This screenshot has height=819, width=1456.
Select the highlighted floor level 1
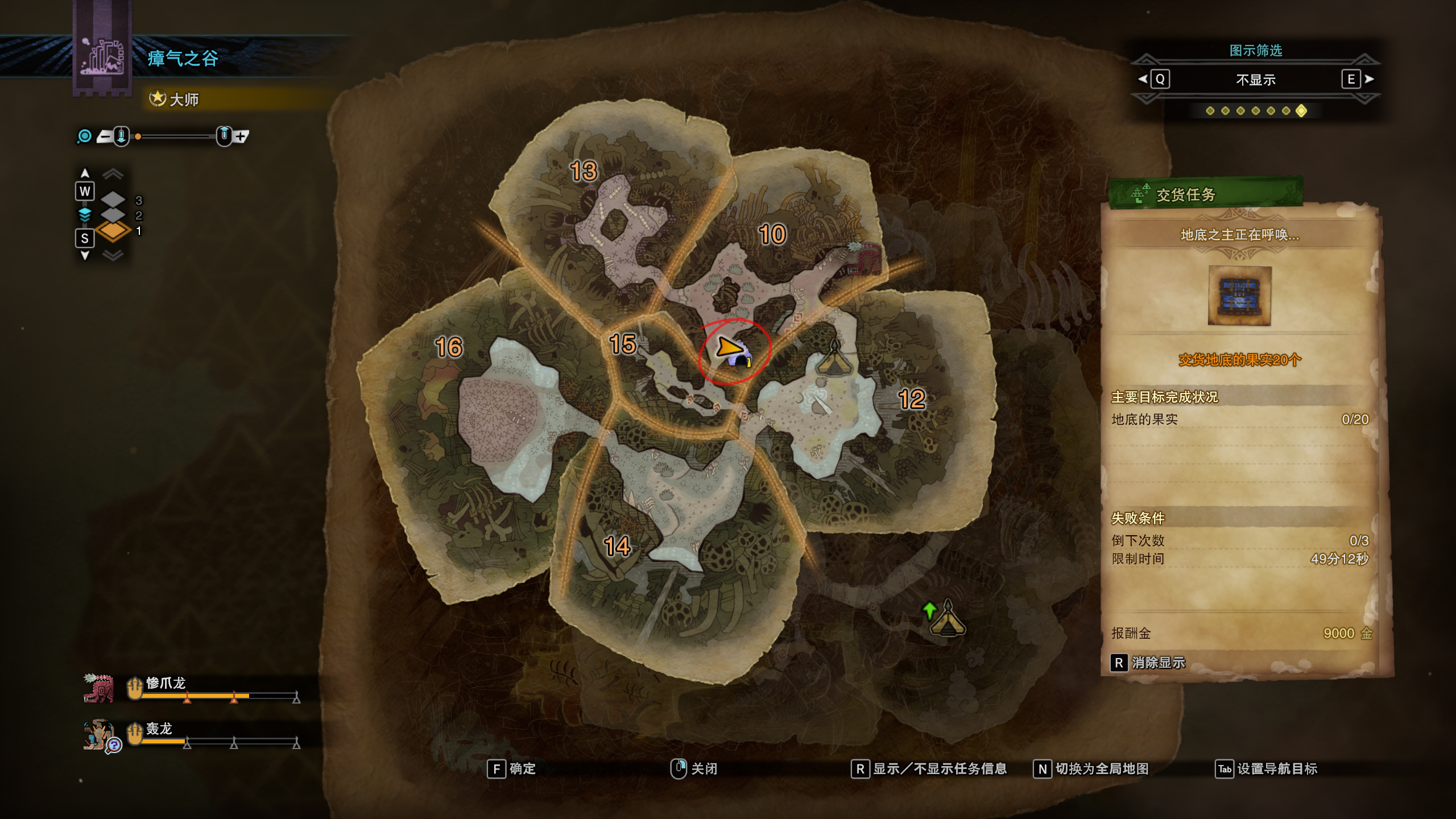tap(114, 231)
